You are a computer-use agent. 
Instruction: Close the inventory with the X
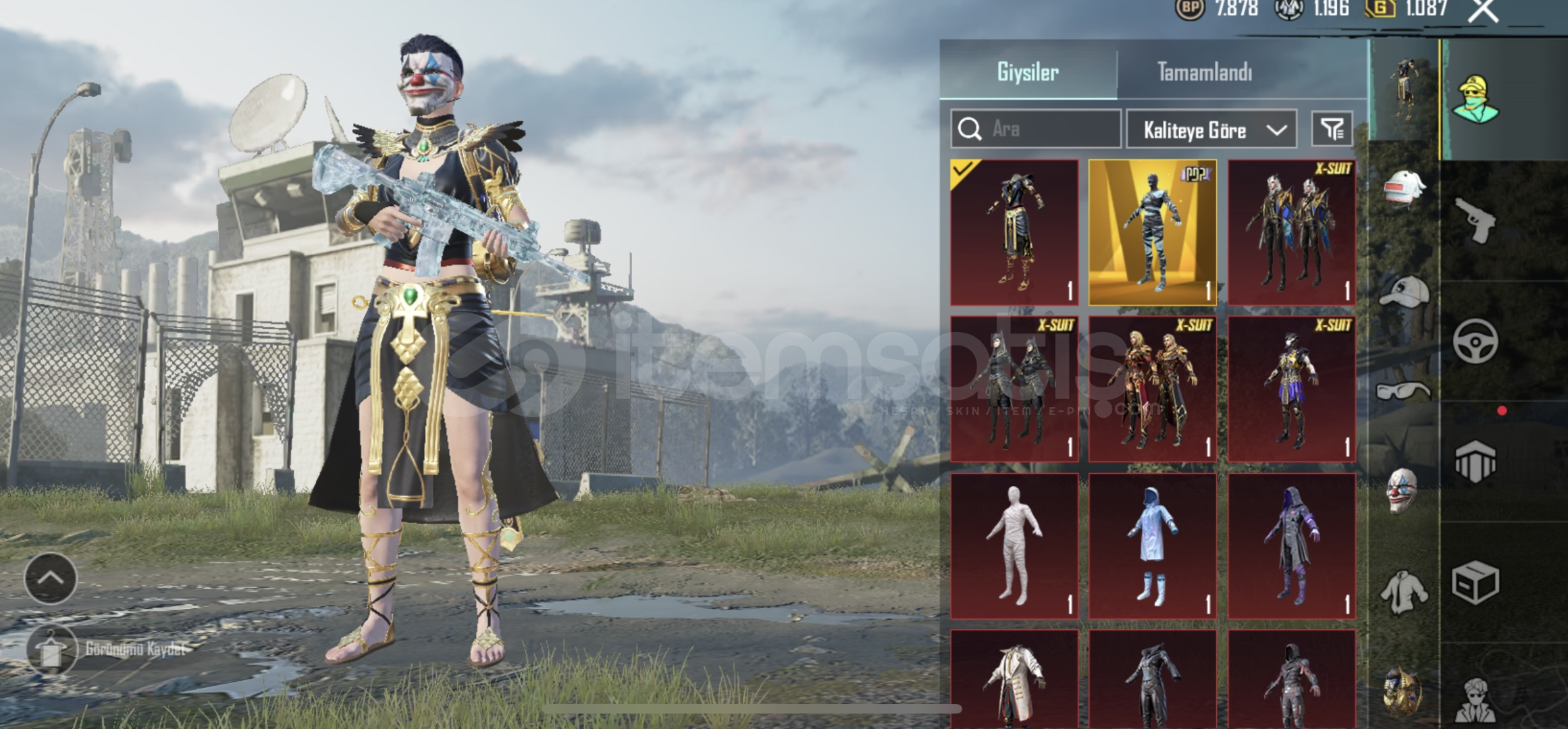coord(1483,10)
